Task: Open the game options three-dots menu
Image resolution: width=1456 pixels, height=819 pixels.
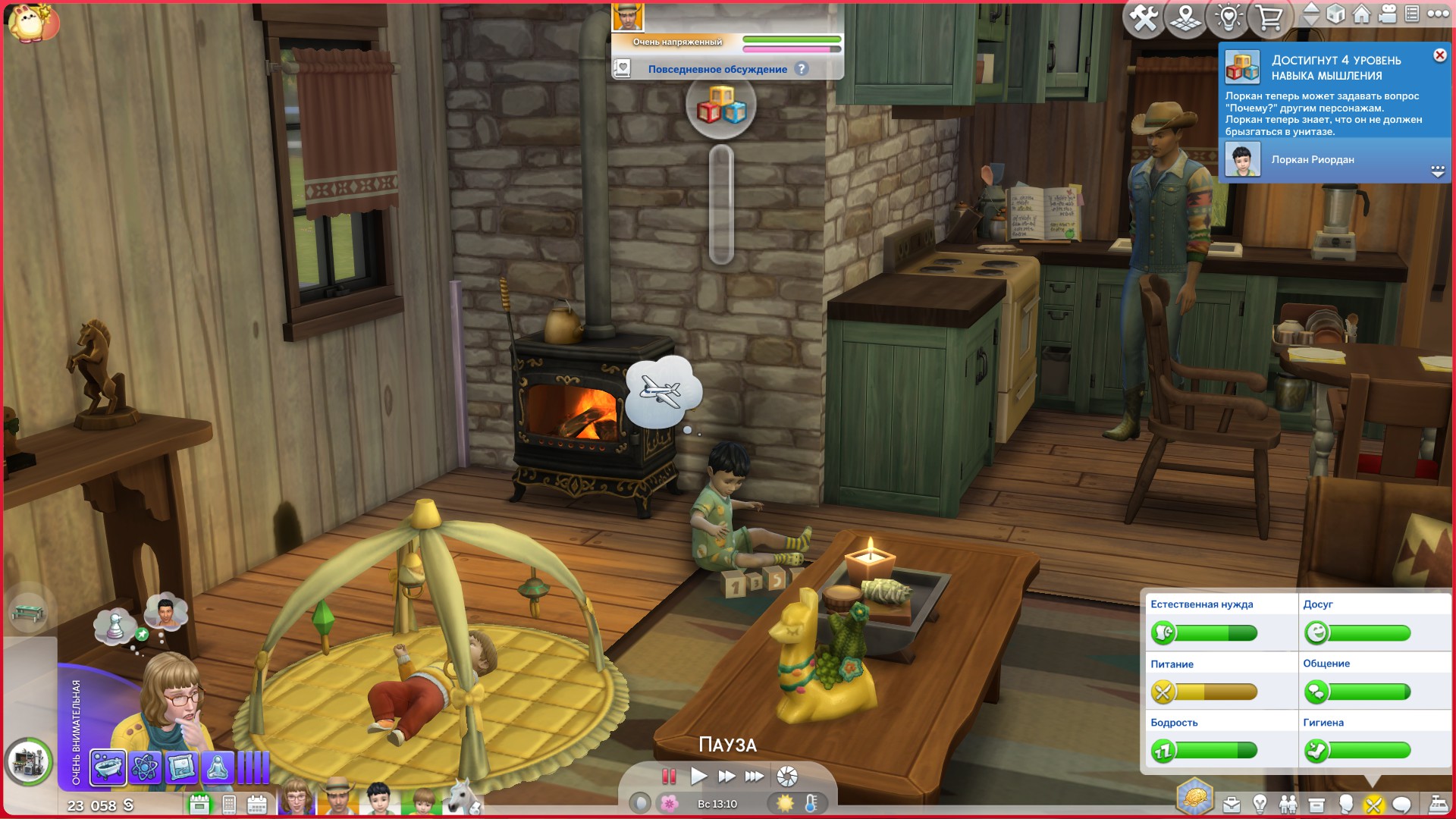Action: point(1438,14)
